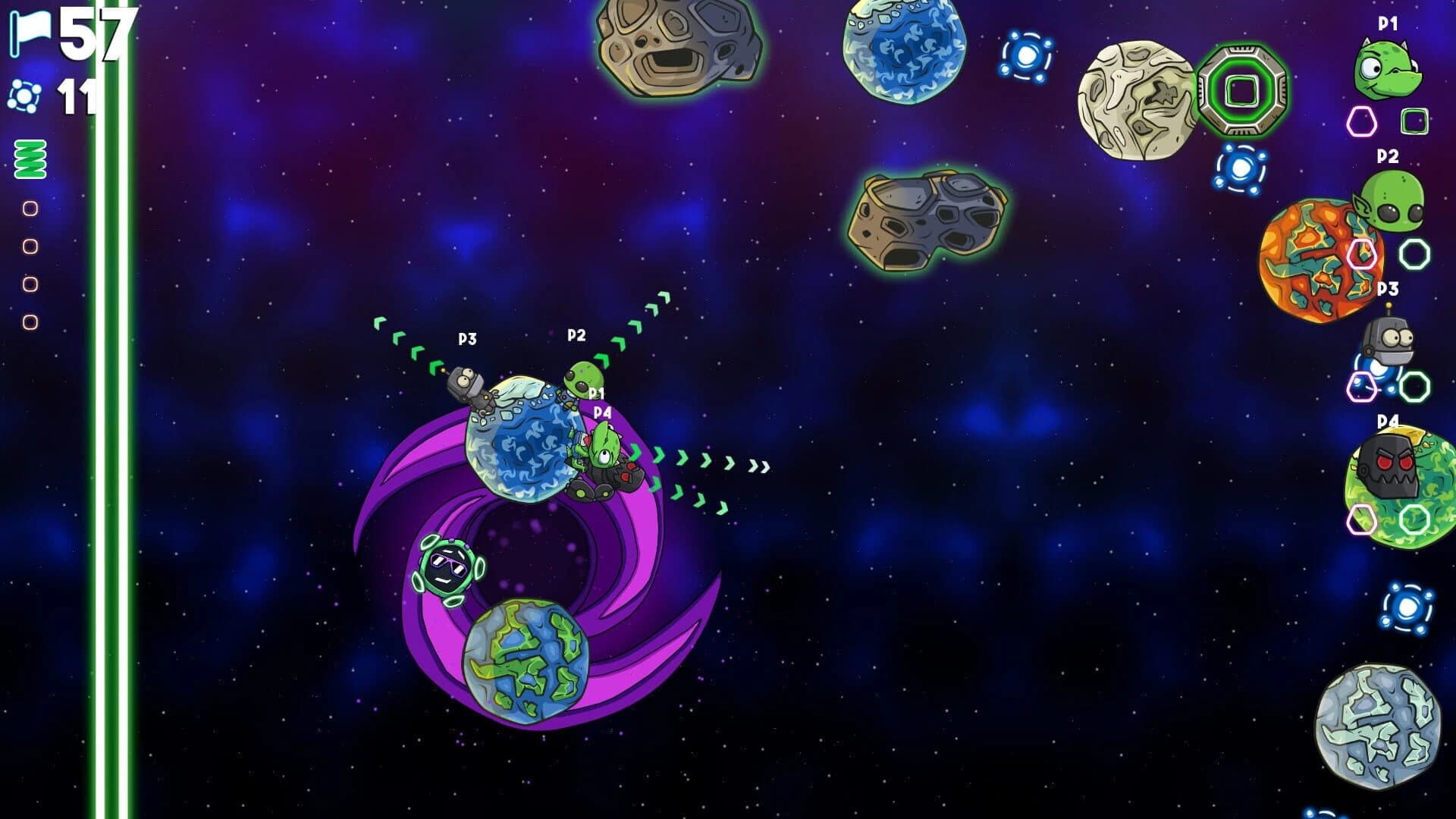Click the green octagonal portal near the moon
1456x819 pixels.
coord(1243,91)
